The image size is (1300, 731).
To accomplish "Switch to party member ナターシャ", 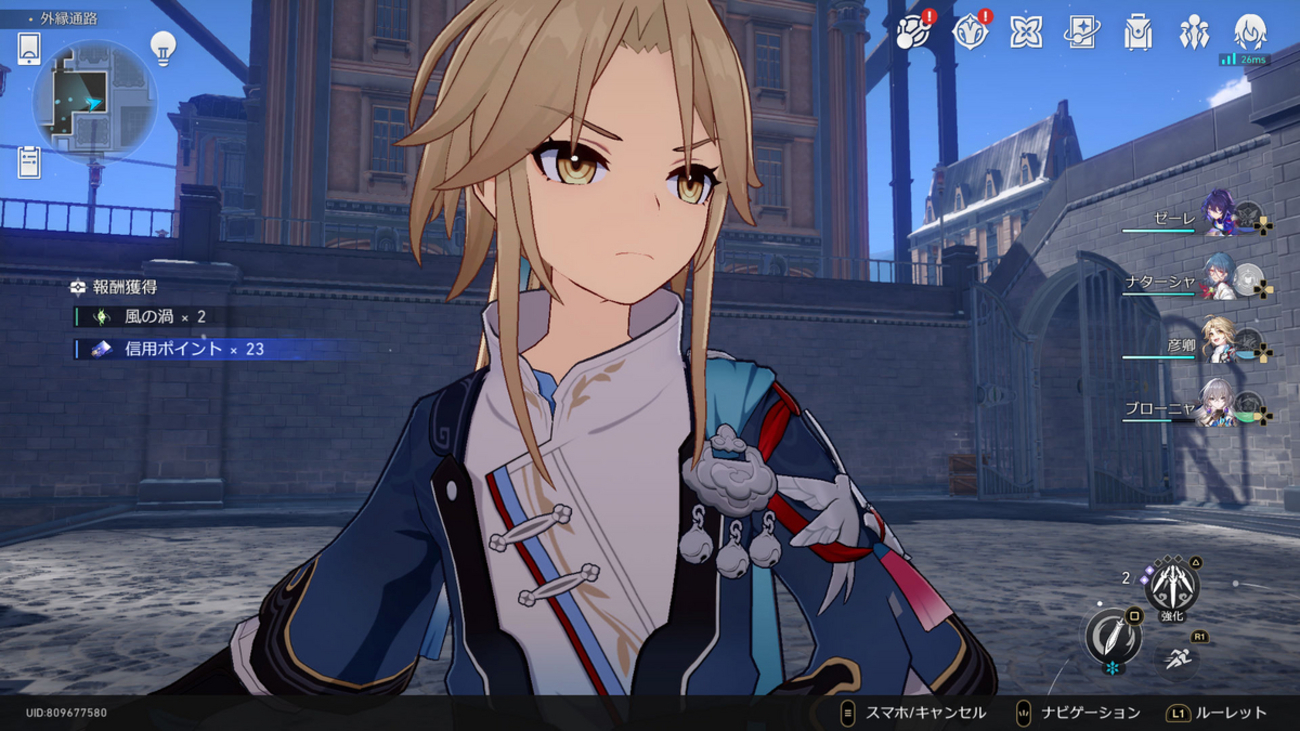I will 1218,280.
